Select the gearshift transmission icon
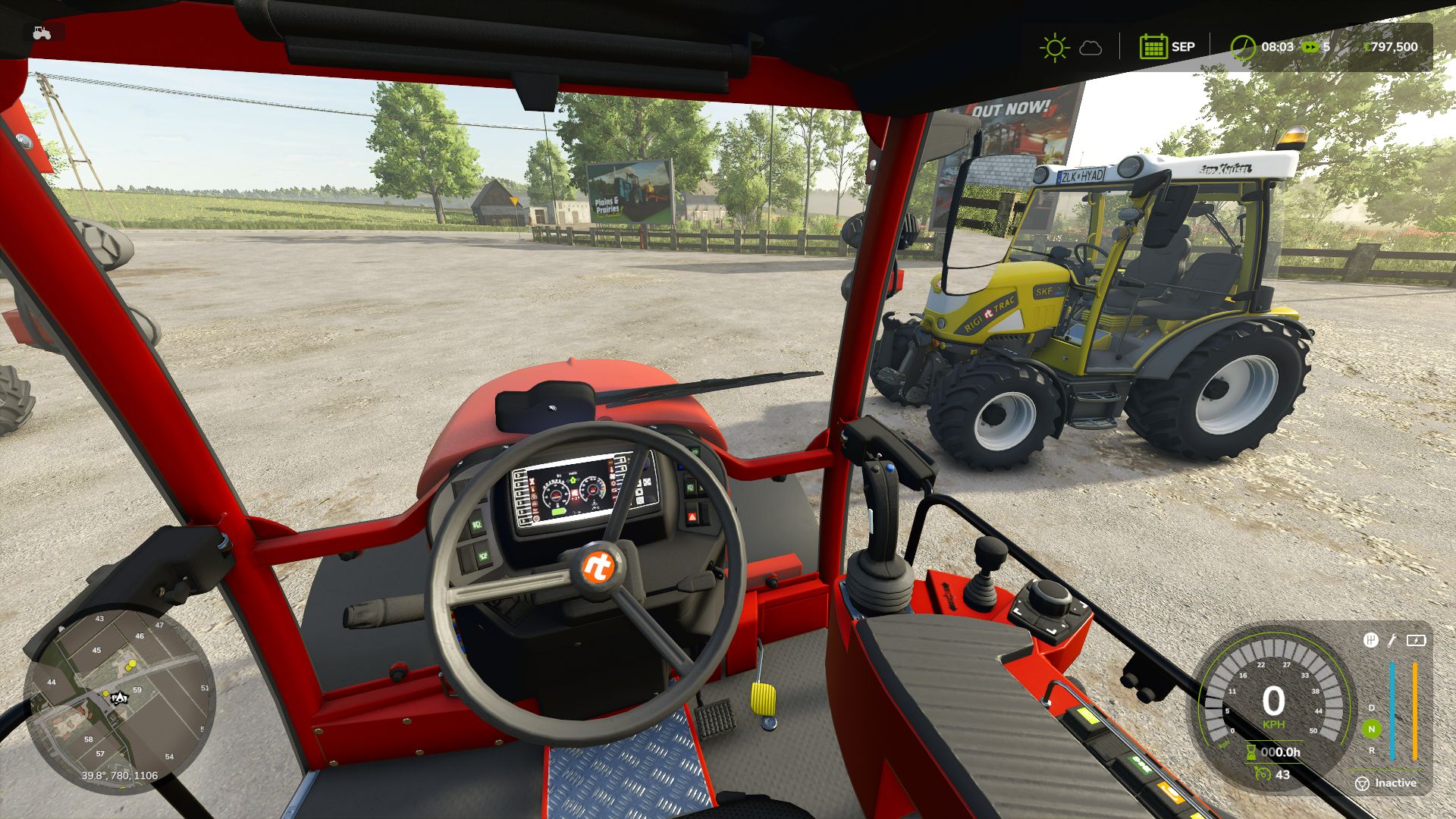 1370,640
